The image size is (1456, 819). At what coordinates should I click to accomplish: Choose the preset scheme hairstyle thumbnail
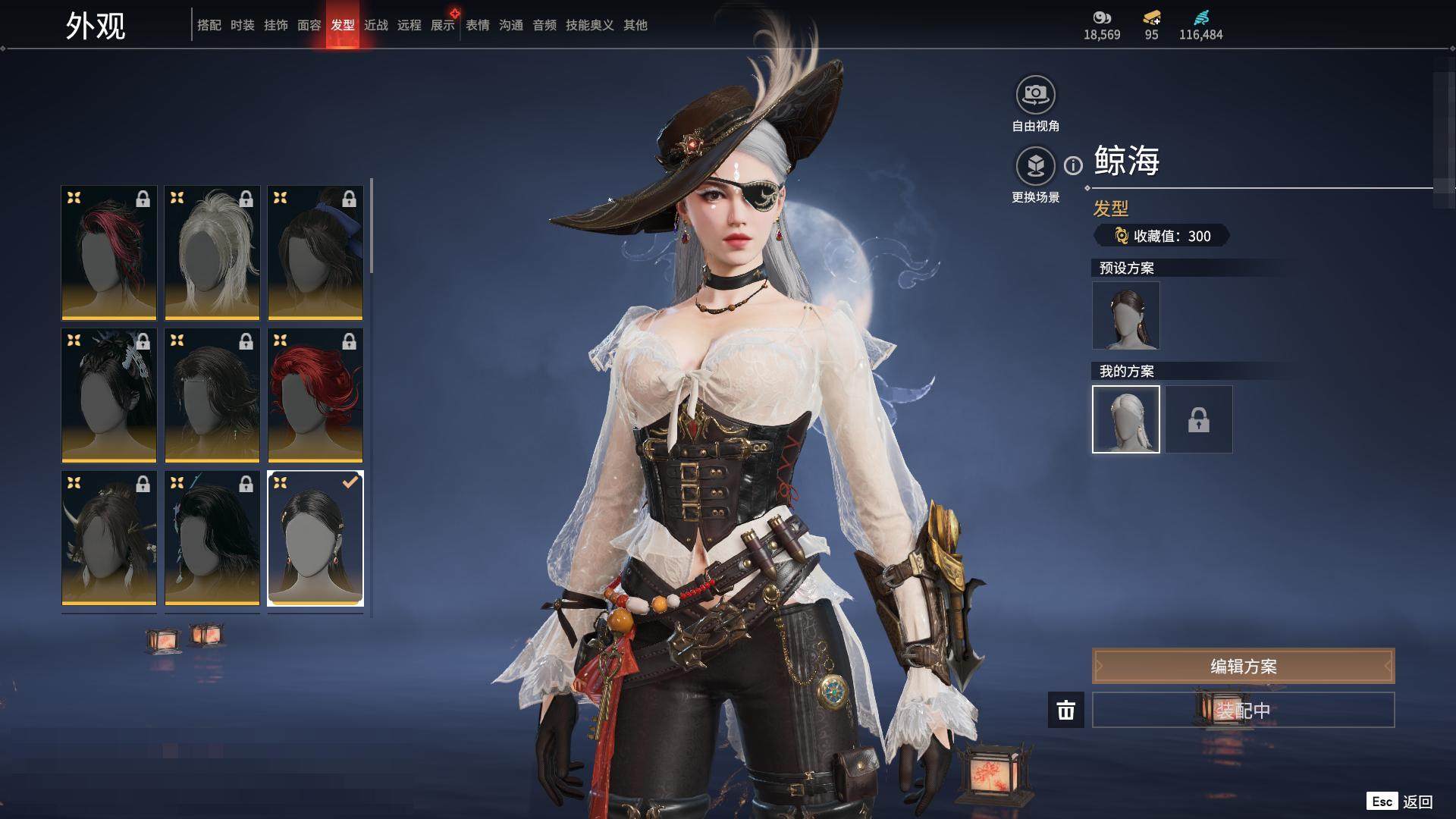[1126, 315]
